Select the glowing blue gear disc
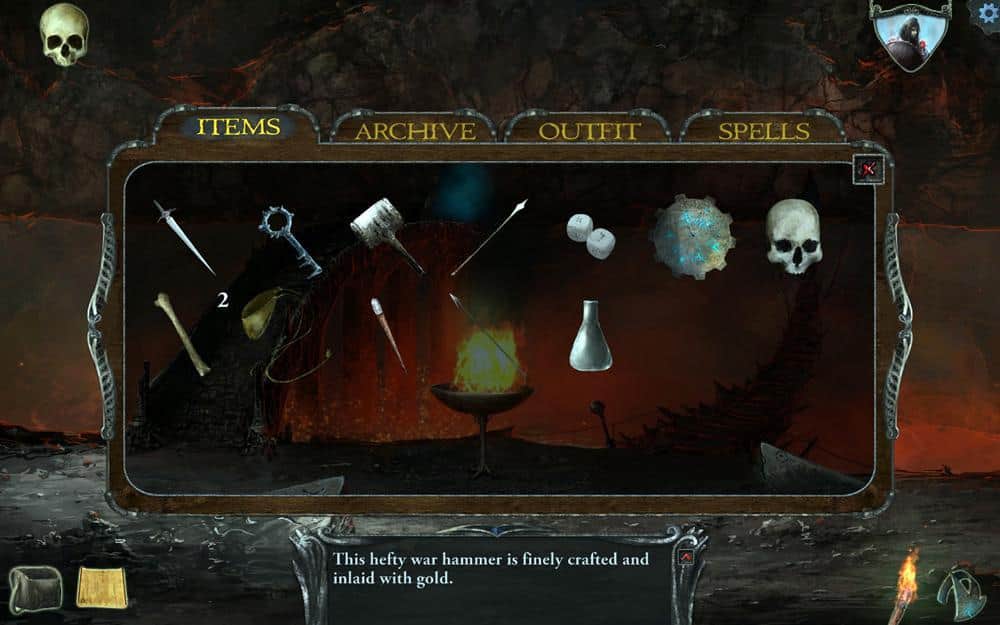 (x=693, y=236)
